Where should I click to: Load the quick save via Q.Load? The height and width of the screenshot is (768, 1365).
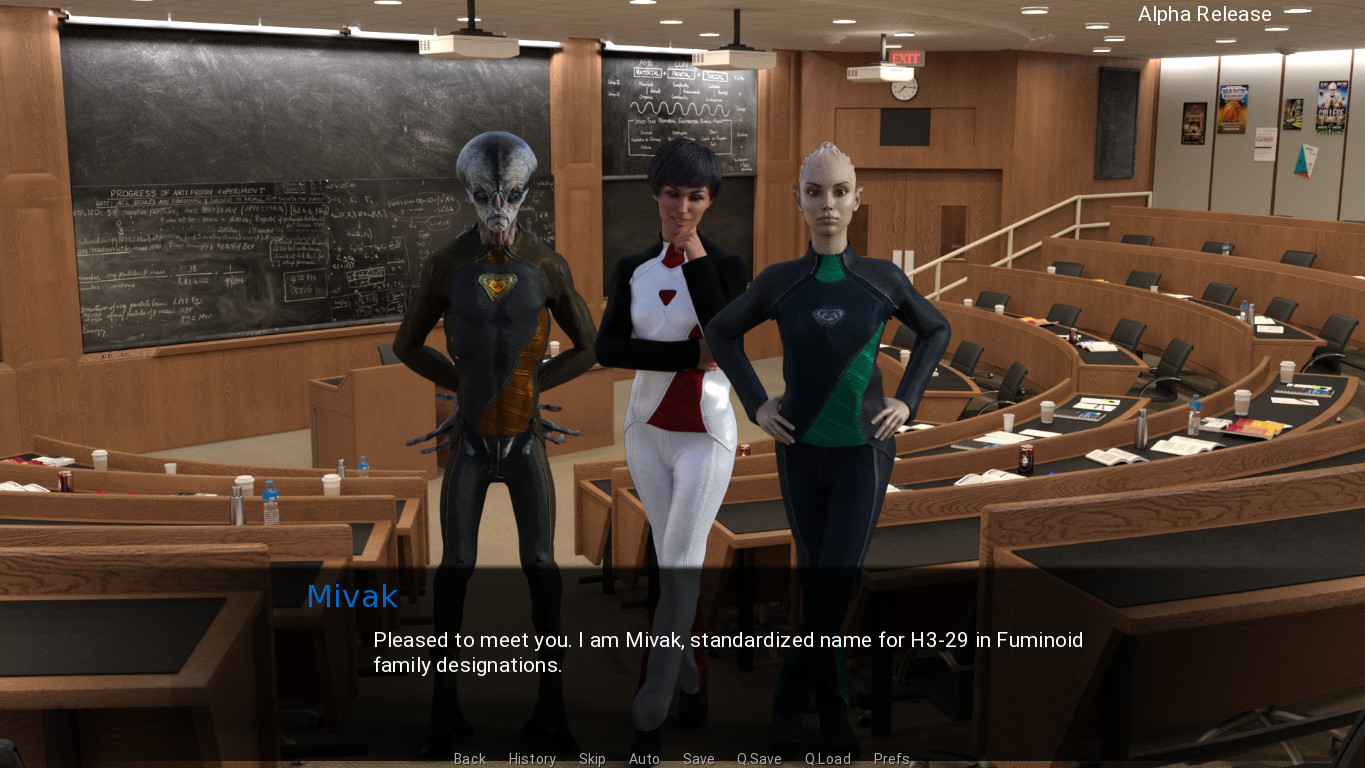tap(827, 759)
